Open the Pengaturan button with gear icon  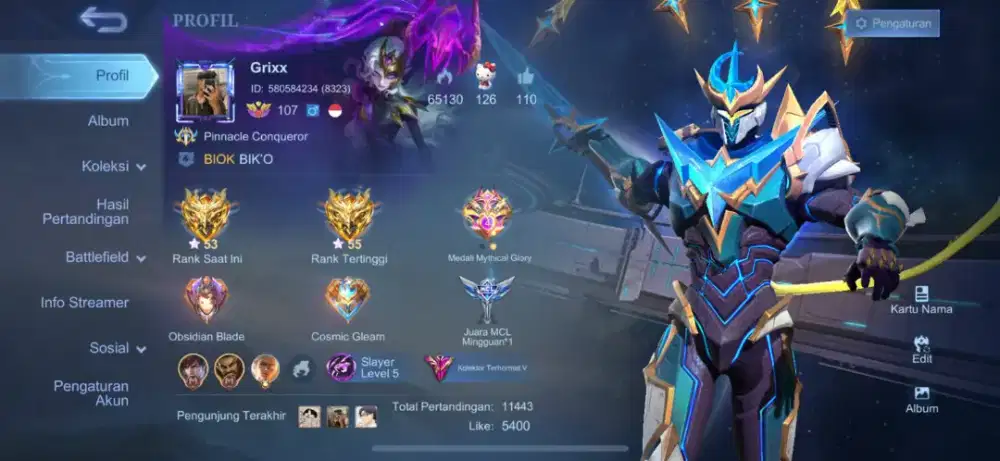(x=894, y=23)
